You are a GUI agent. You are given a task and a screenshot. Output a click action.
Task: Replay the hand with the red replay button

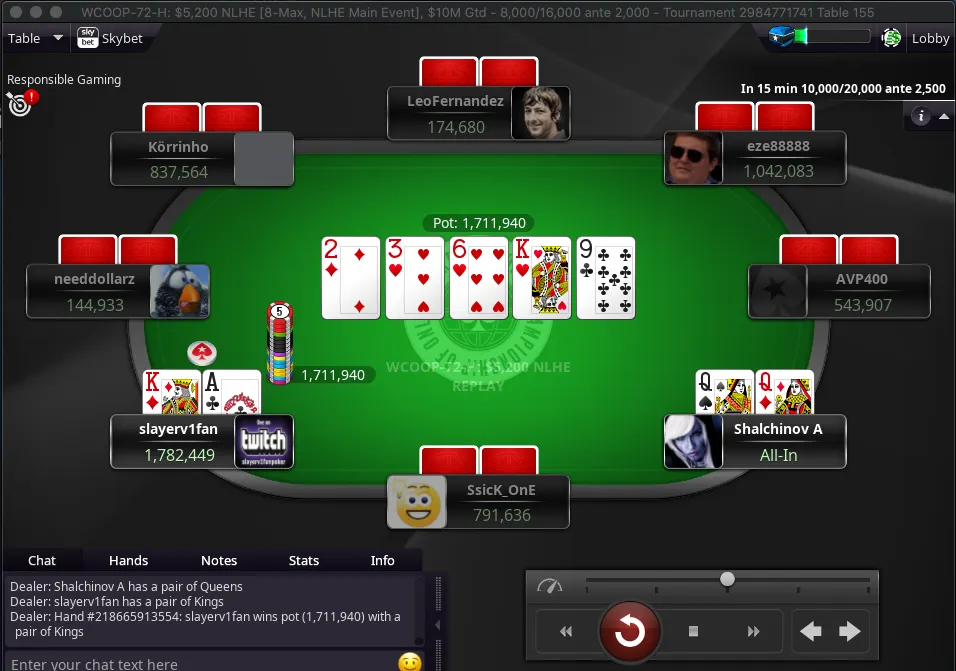[x=629, y=631]
